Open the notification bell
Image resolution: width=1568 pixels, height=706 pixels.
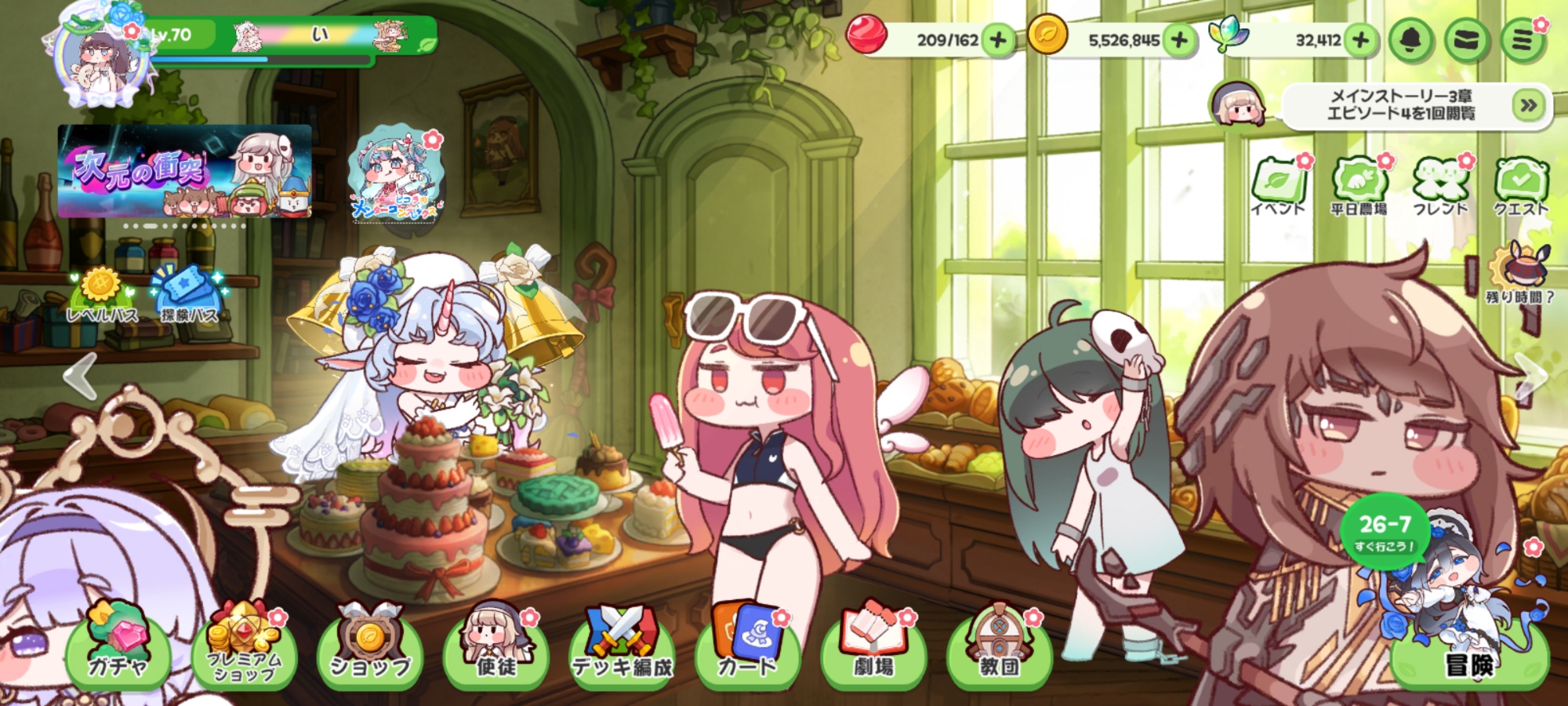tap(1410, 40)
